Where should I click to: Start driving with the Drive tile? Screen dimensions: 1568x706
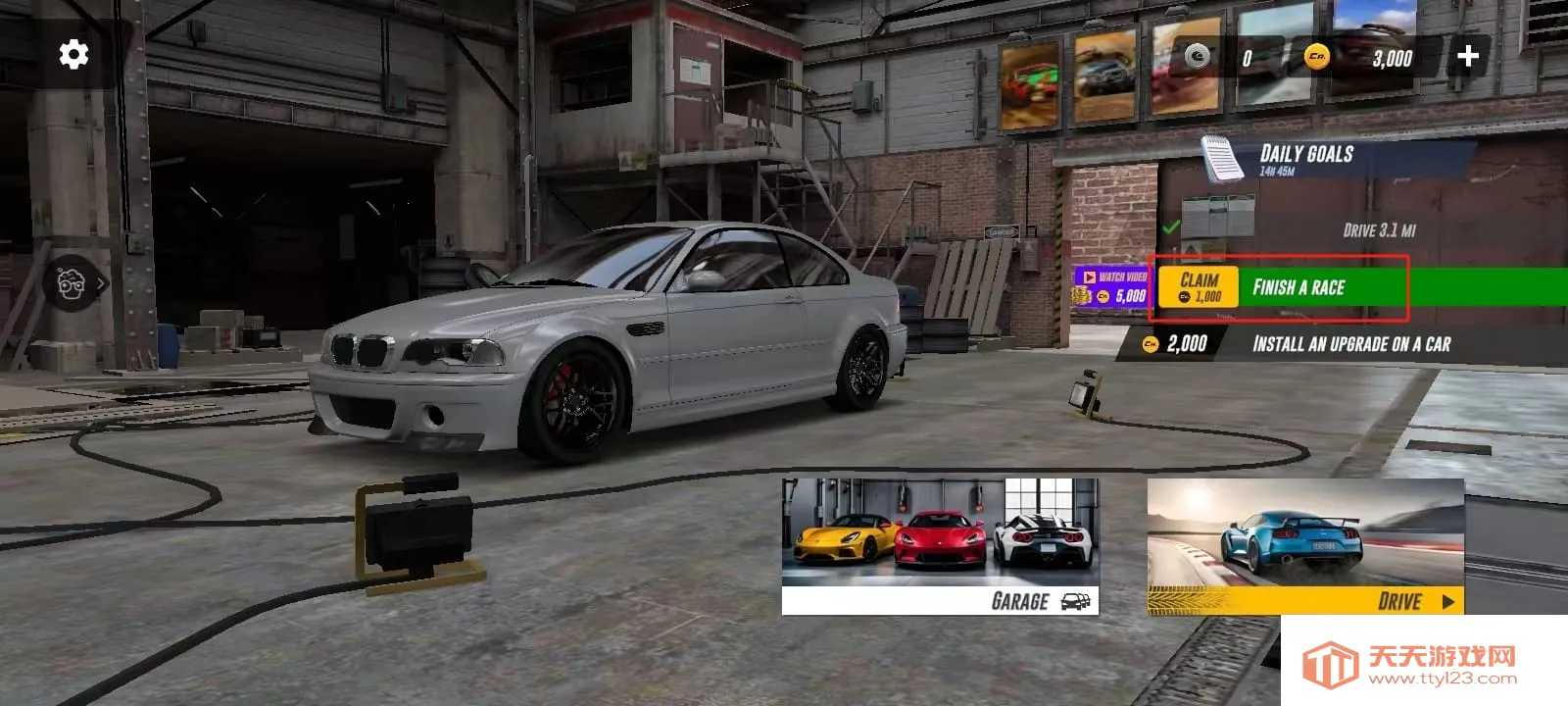tap(1305, 546)
